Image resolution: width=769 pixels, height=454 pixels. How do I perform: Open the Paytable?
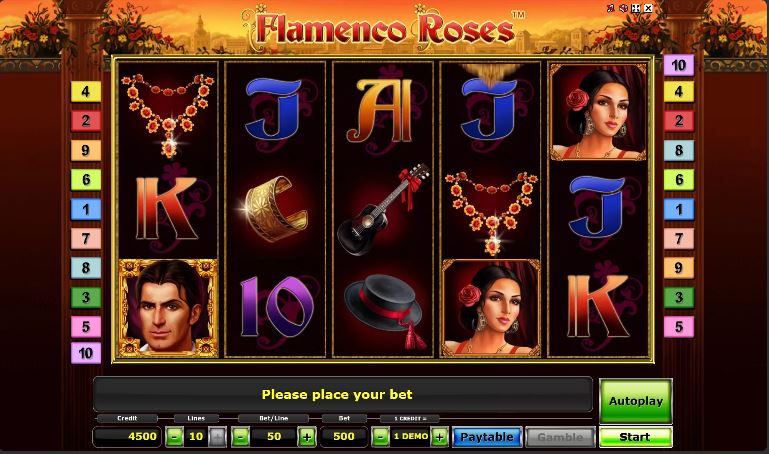[x=487, y=437]
